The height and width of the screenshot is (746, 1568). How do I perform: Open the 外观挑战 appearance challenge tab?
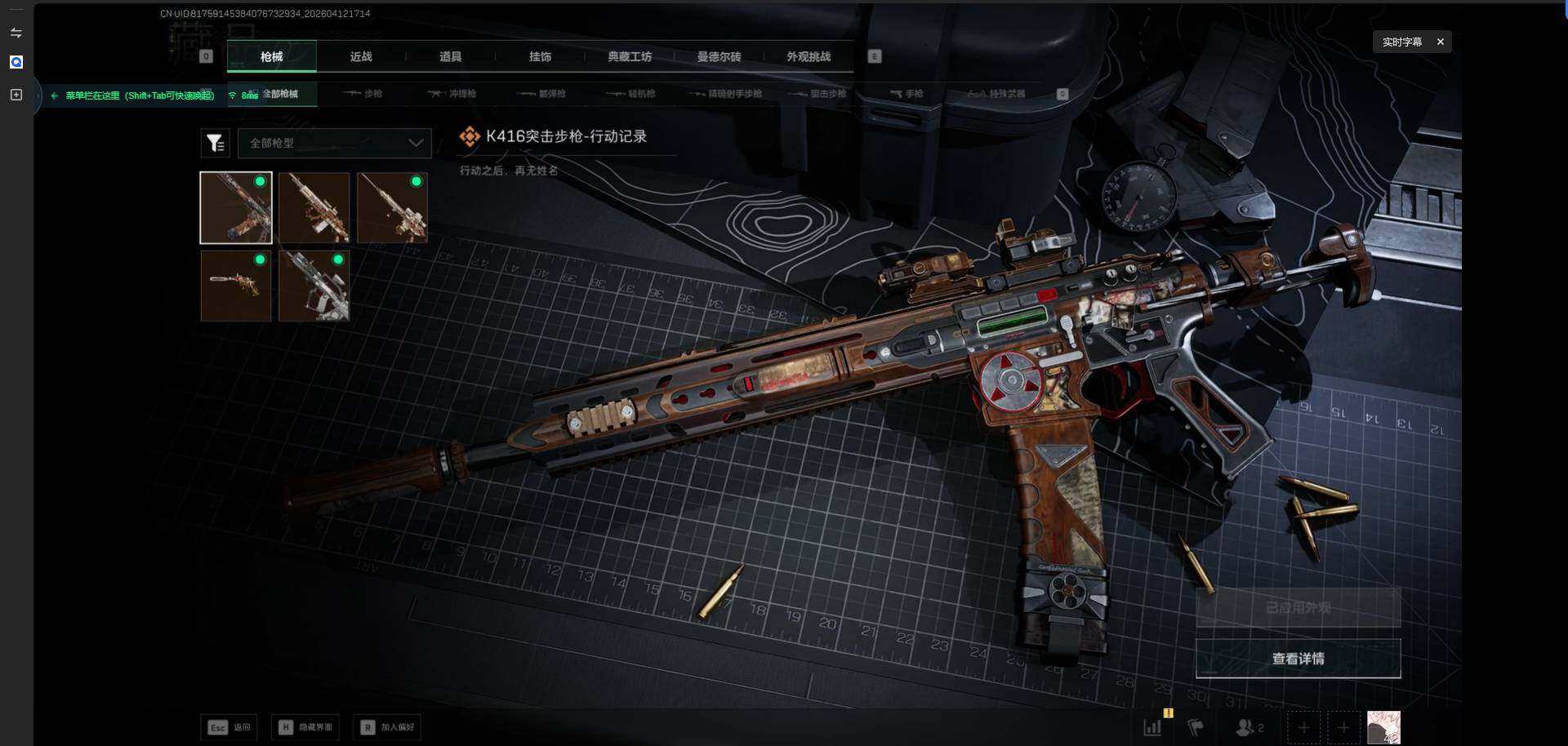[808, 57]
